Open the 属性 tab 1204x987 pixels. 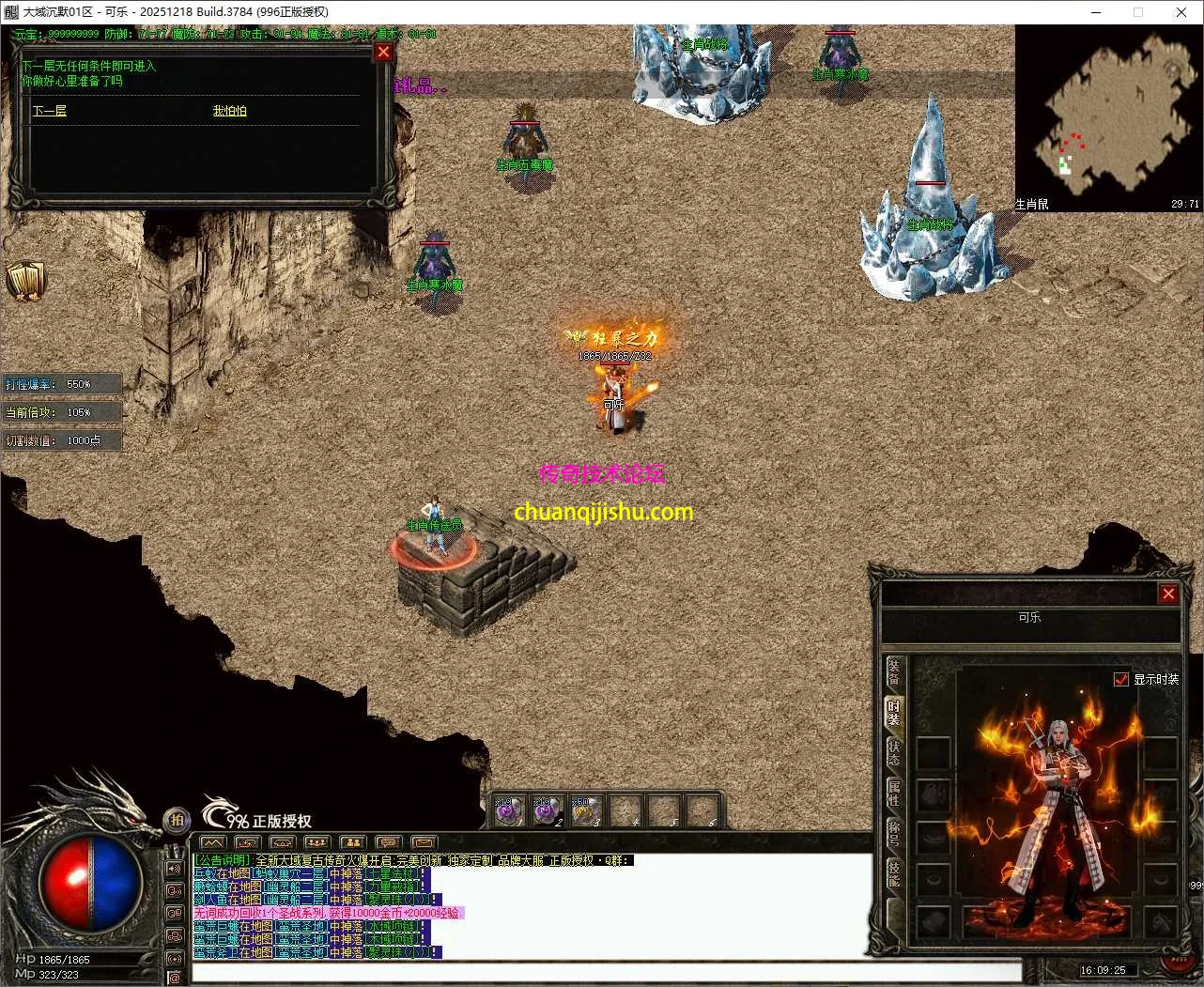(x=893, y=794)
